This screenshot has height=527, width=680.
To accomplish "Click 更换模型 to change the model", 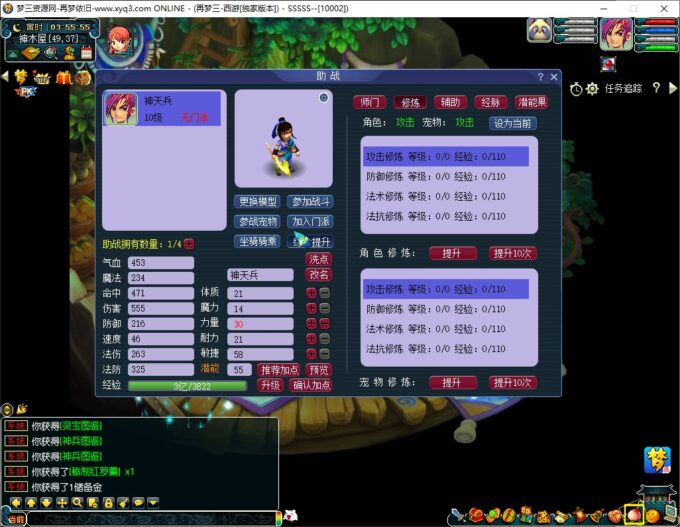I will click(258, 202).
